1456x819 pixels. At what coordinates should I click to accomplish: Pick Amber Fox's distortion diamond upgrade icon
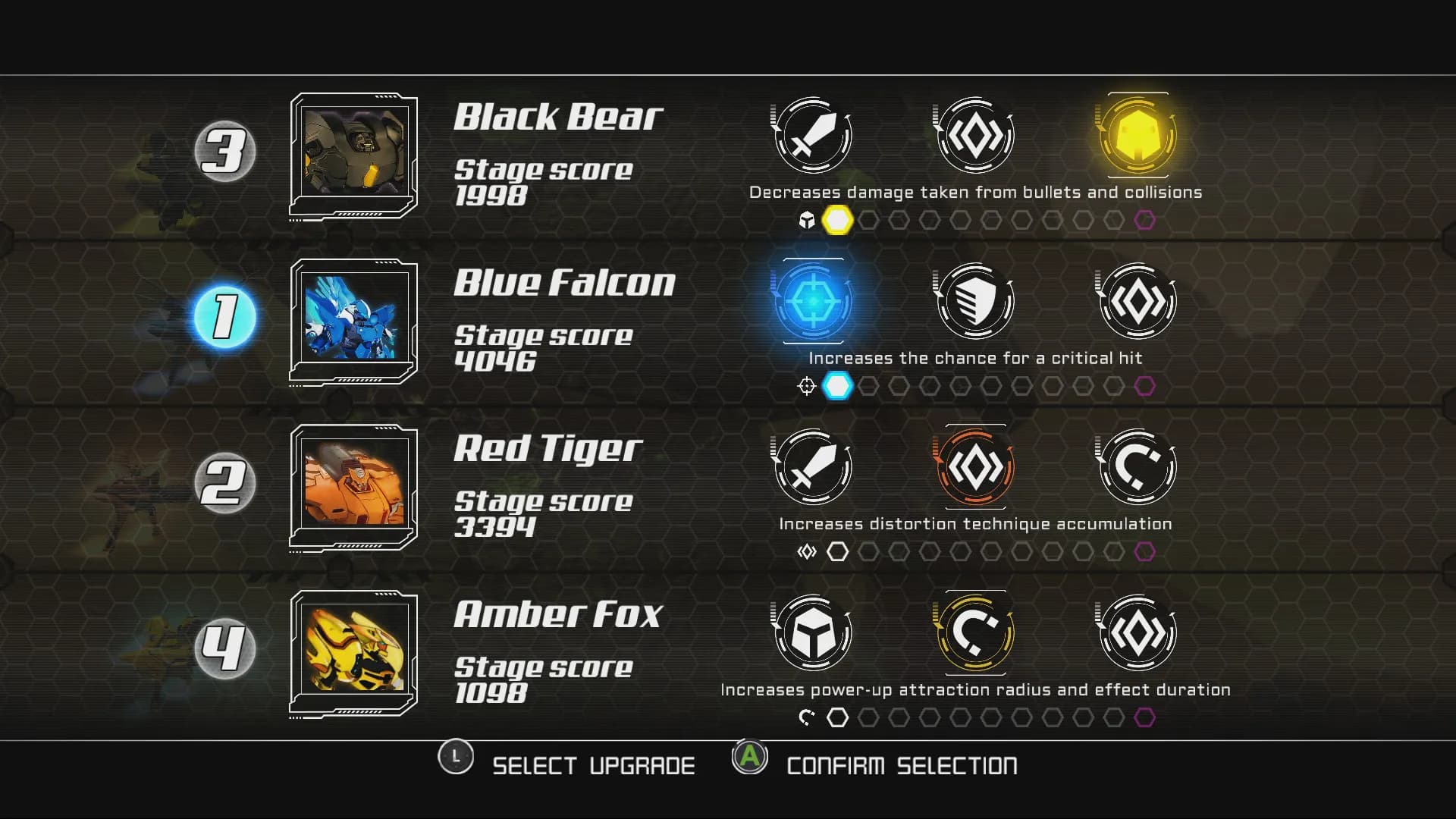pyautogui.click(x=1136, y=634)
